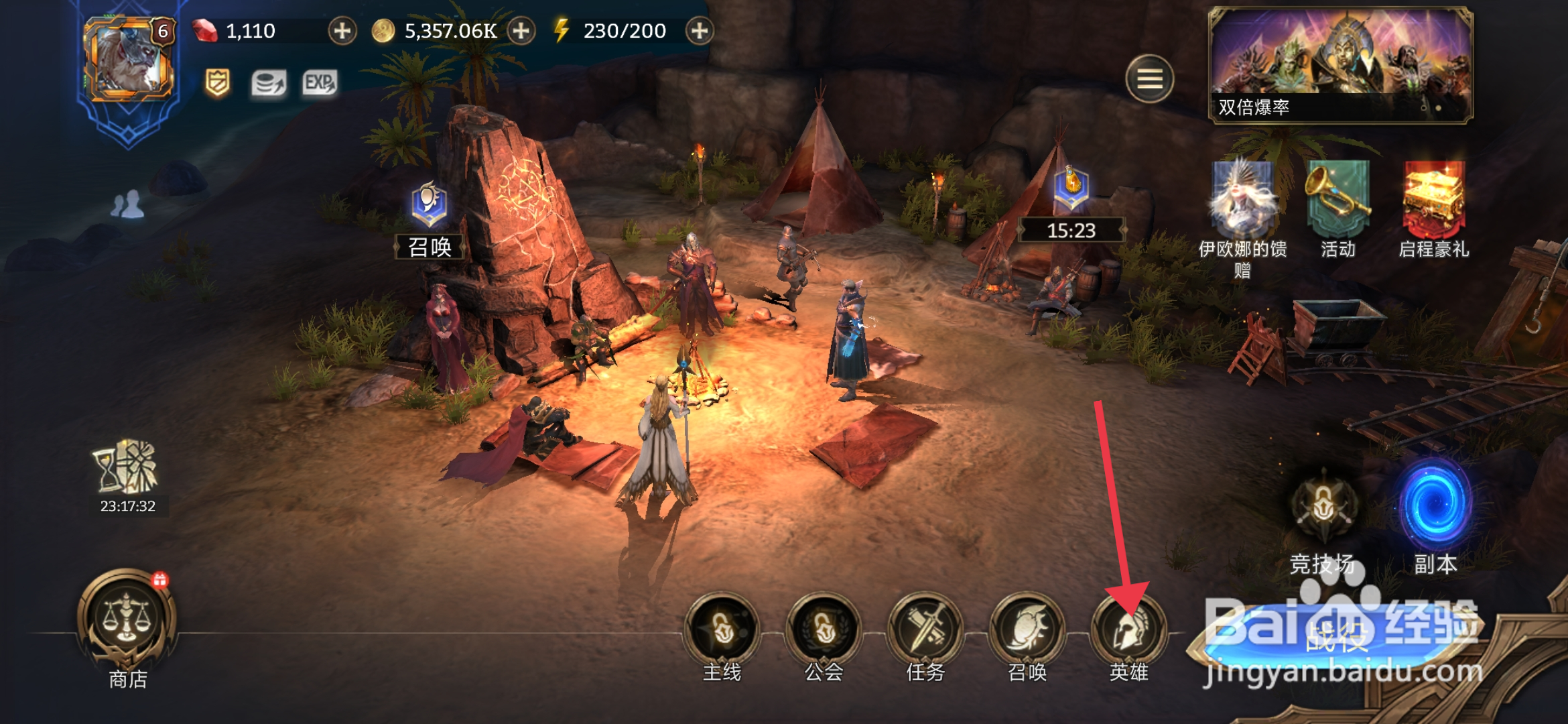Add more red gems

pos(342,31)
